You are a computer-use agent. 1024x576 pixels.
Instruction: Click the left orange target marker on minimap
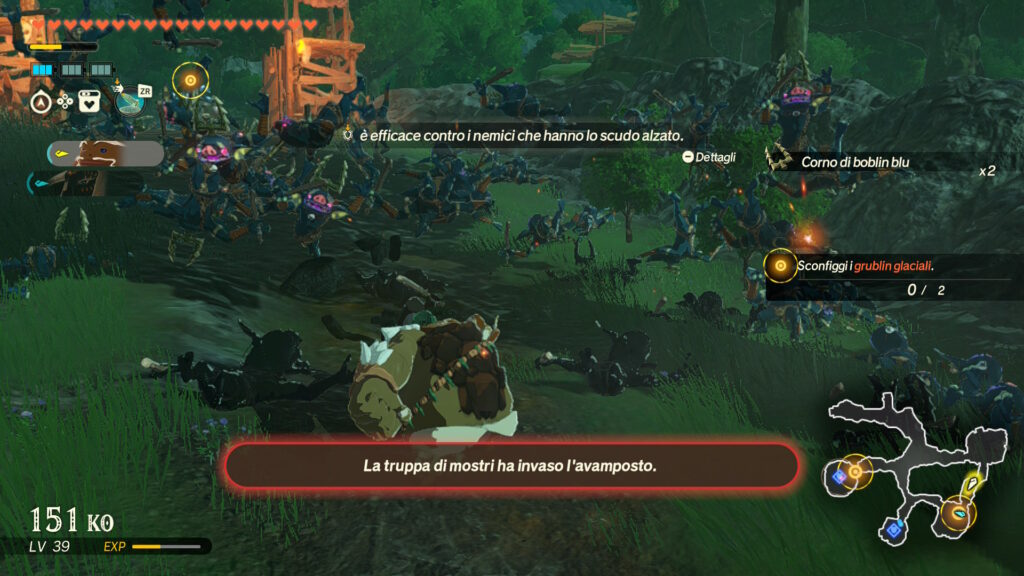855,470
